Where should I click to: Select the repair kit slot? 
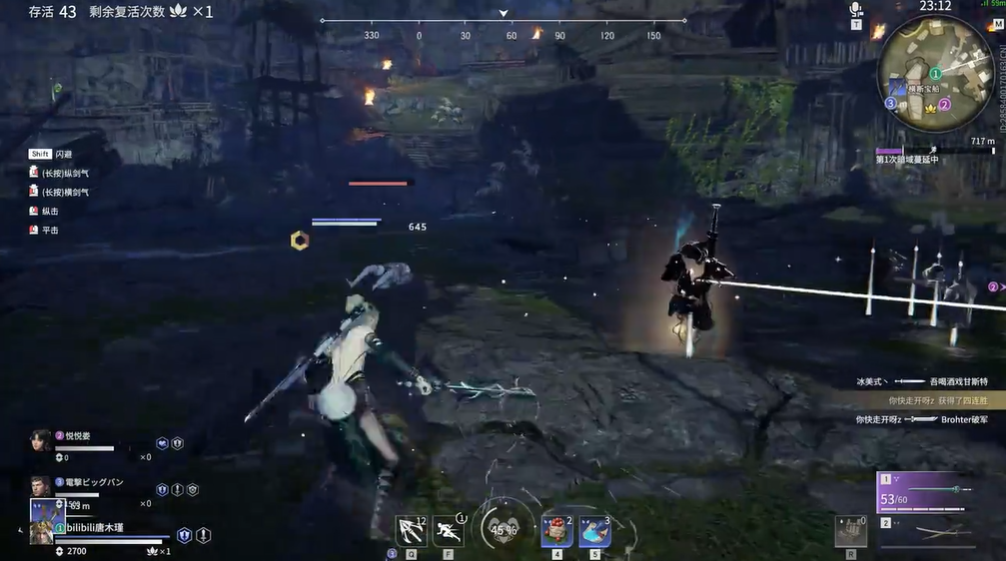pos(851,531)
